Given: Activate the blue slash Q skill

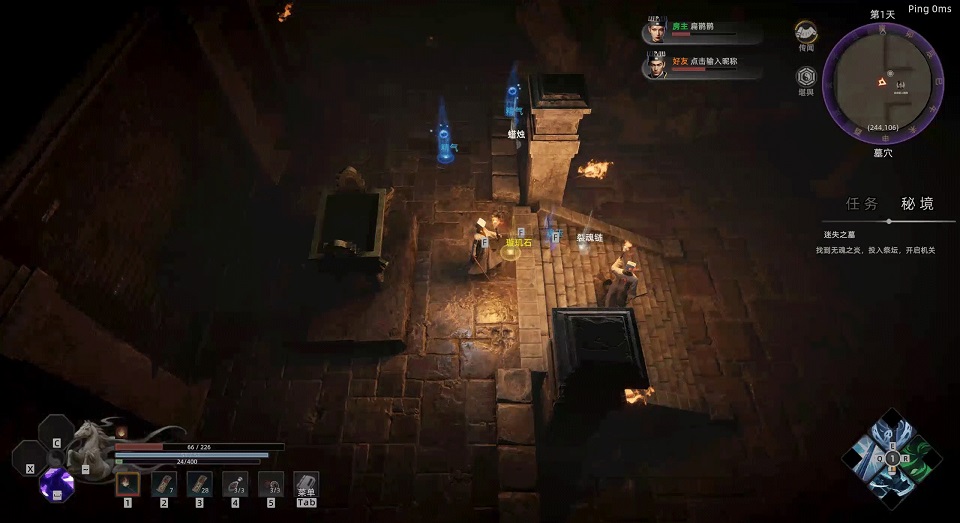Looking at the screenshot, I should (867, 459).
